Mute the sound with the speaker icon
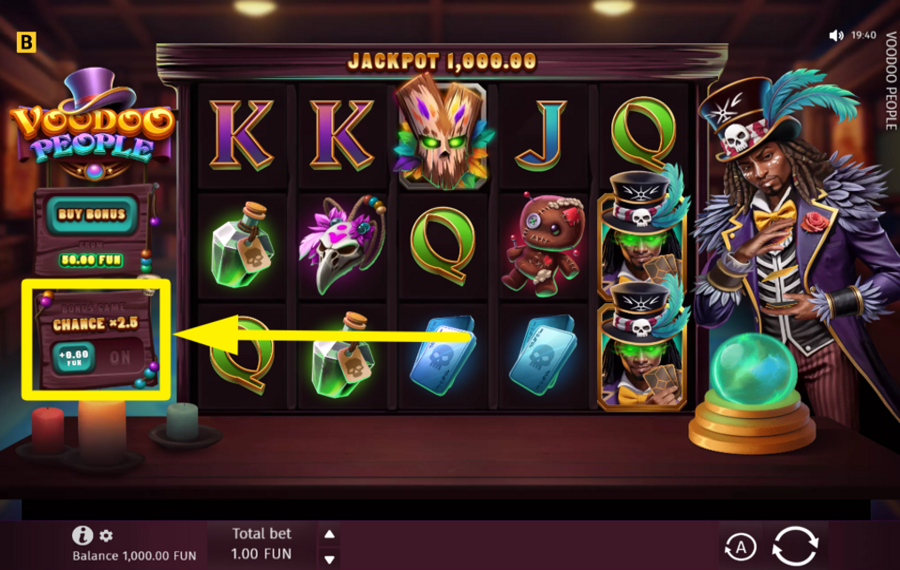The width and height of the screenshot is (900, 570). (836, 35)
